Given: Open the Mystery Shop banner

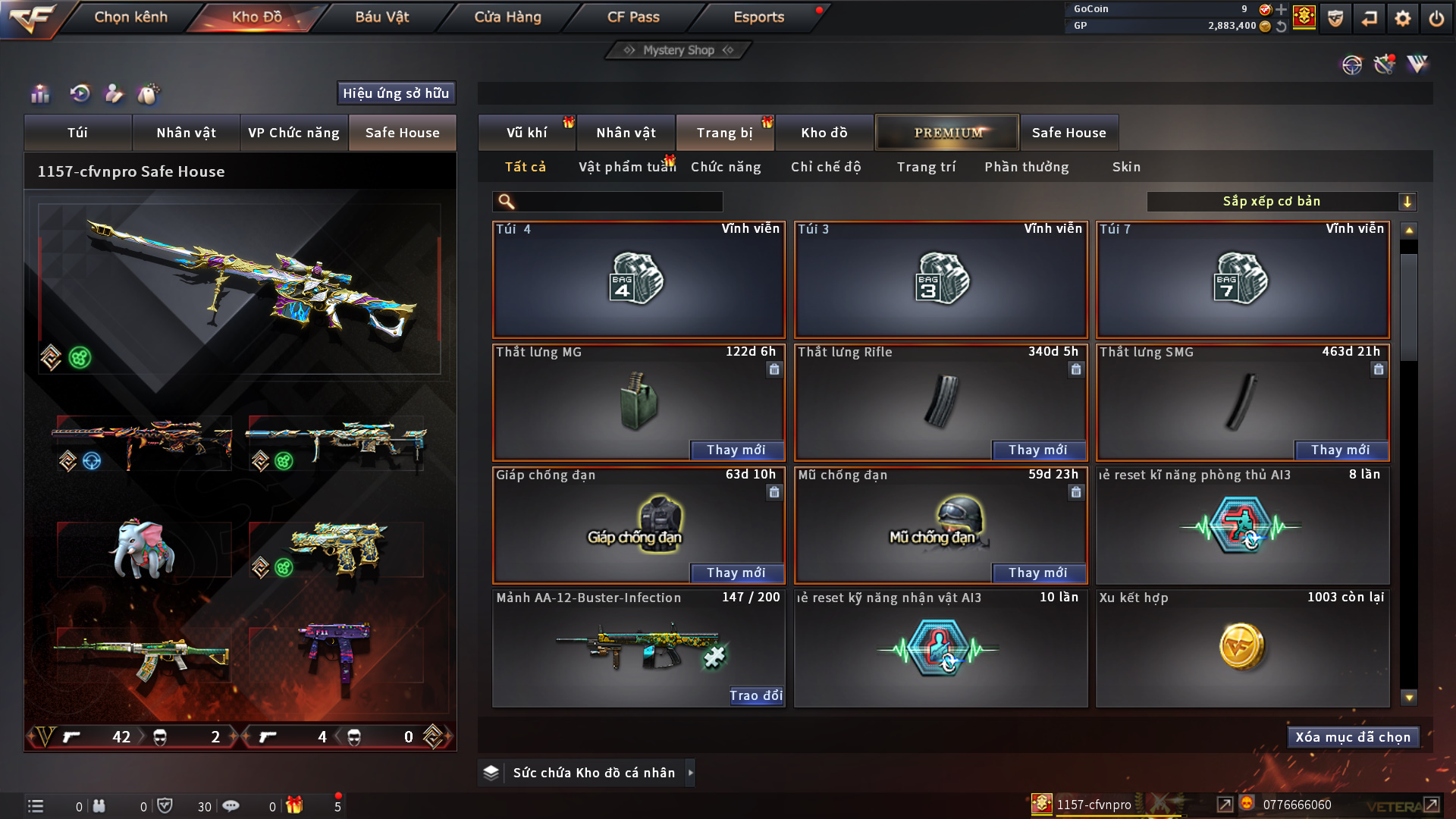Looking at the screenshot, I should click(x=678, y=50).
